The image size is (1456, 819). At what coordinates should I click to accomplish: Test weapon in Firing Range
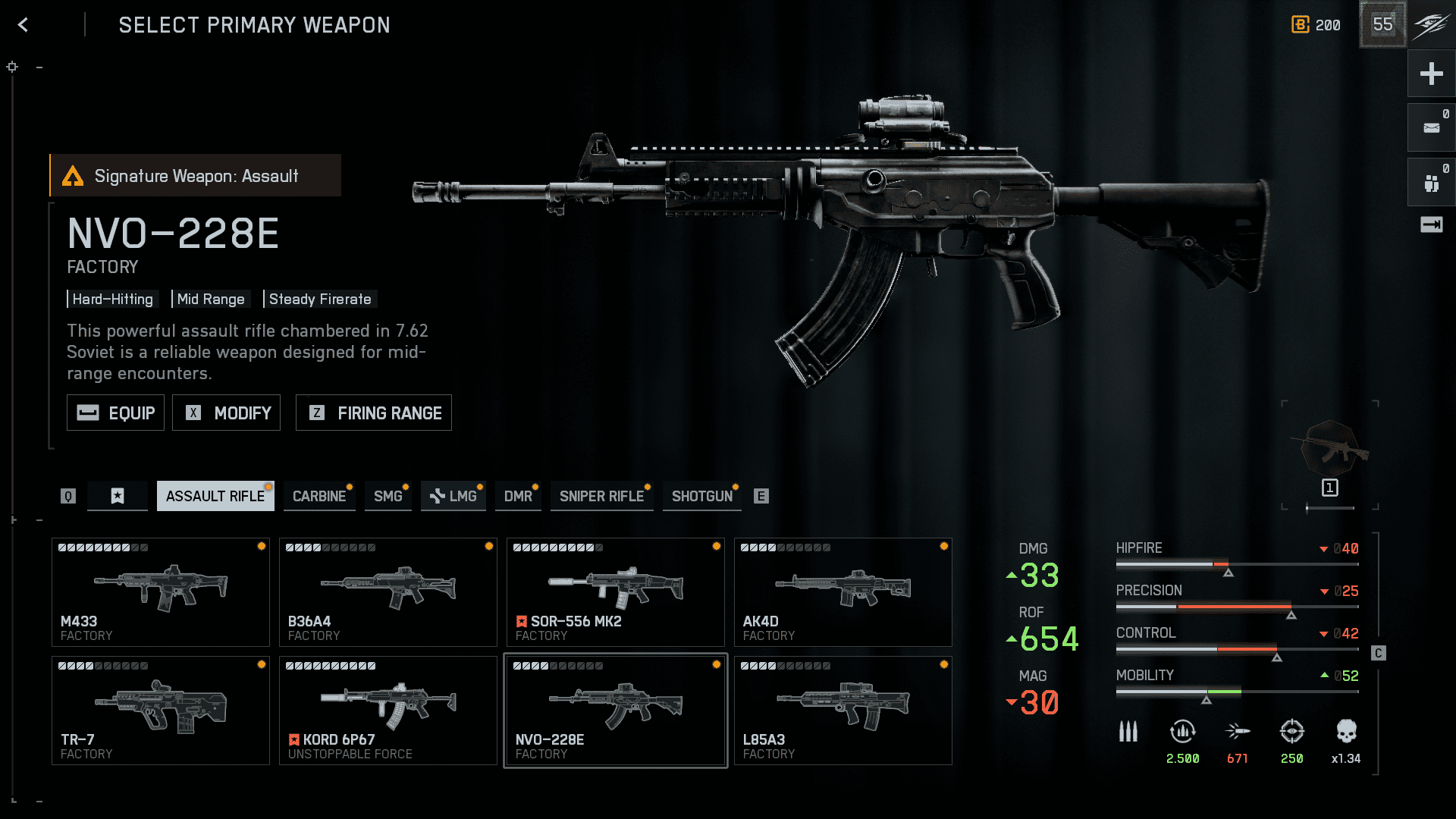coord(373,413)
